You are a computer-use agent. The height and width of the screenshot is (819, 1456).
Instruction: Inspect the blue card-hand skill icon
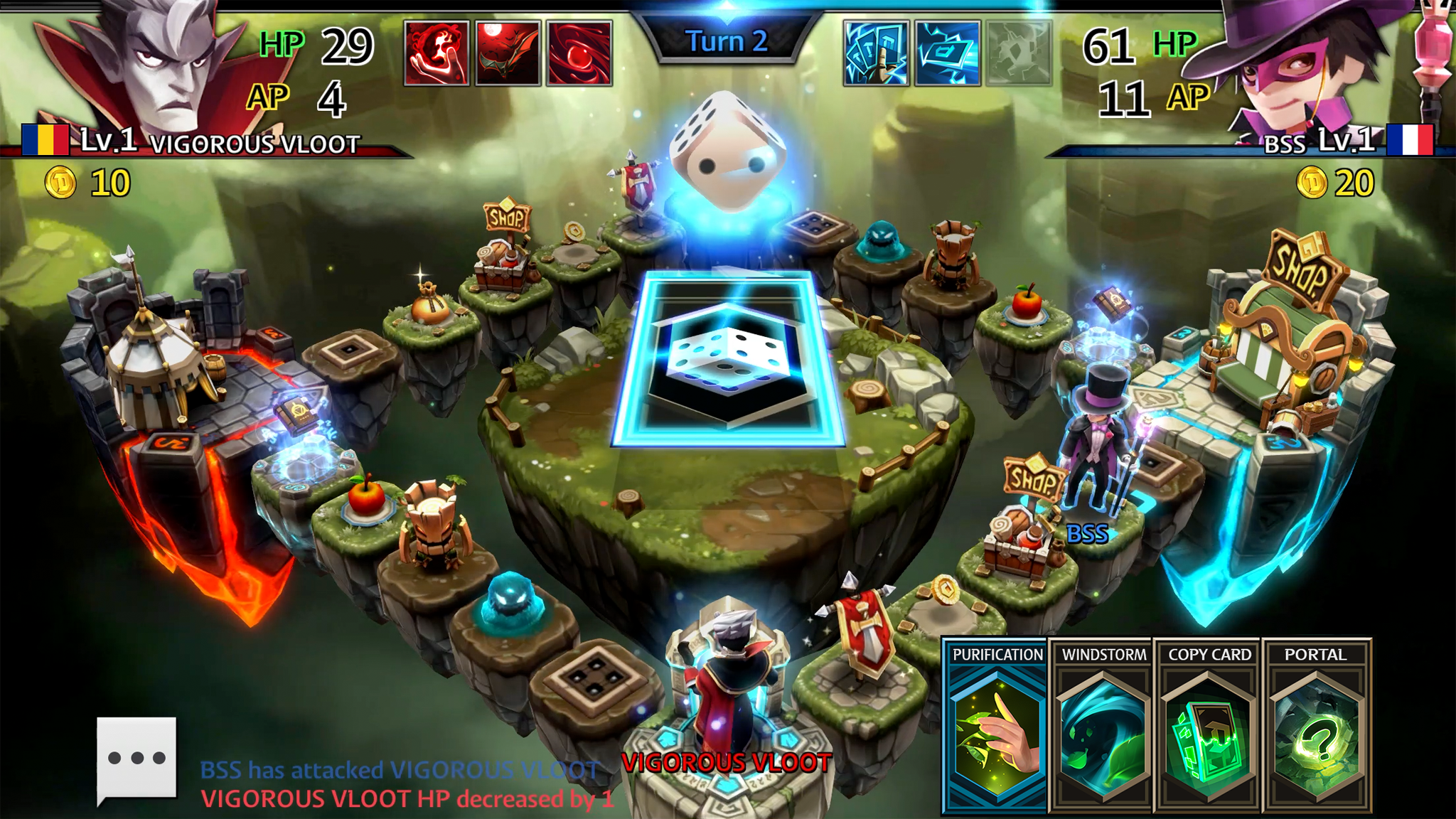click(876, 53)
